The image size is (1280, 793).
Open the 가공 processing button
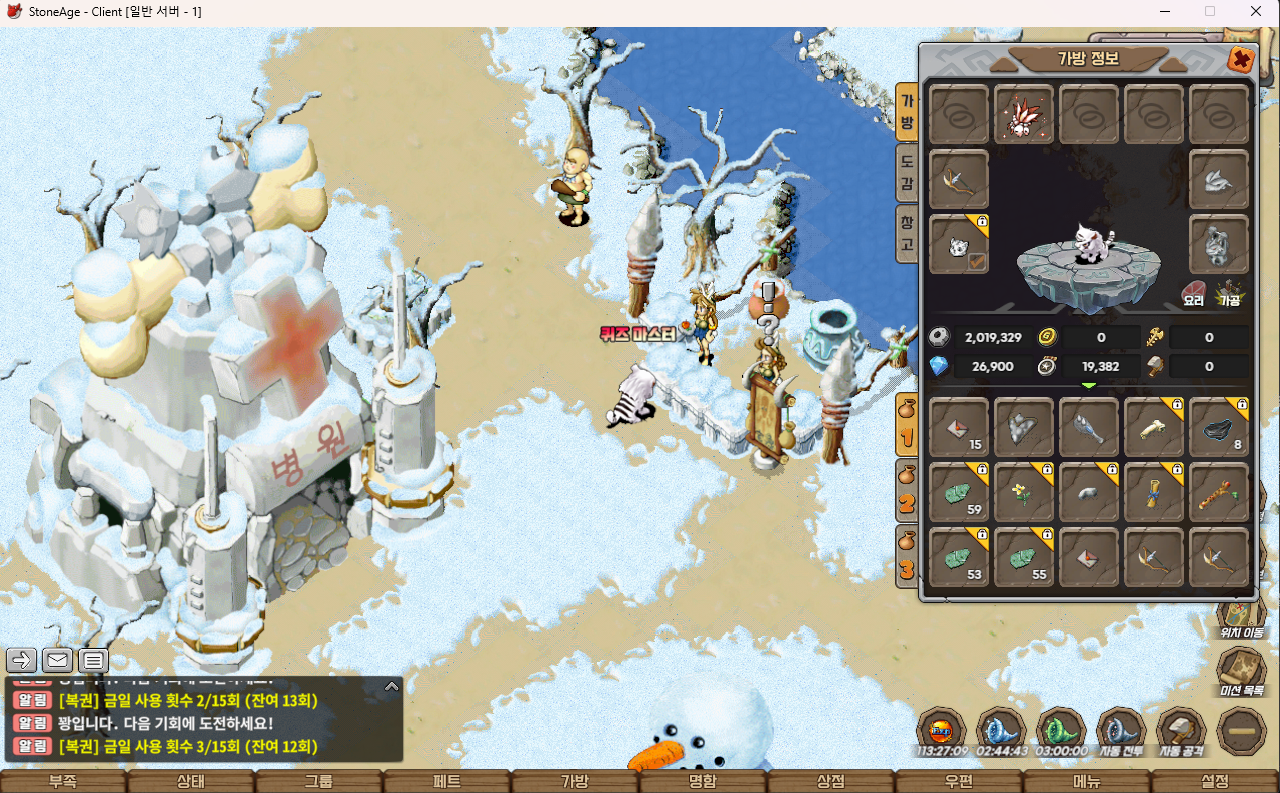[x=1229, y=292]
